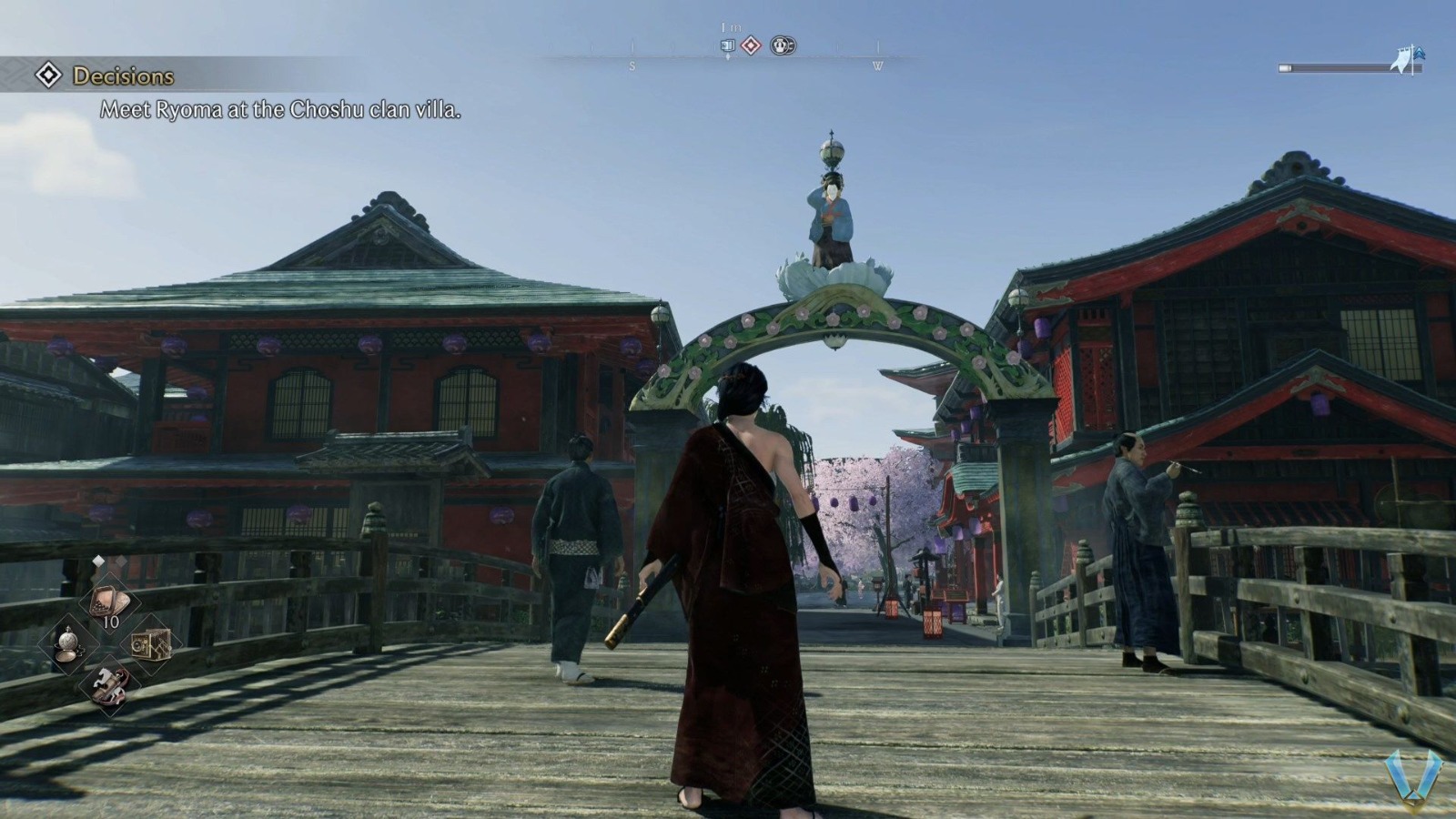Select the snack pouch item in quick-use wheel
The height and width of the screenshot is (819, 1456).
point(109,600)
